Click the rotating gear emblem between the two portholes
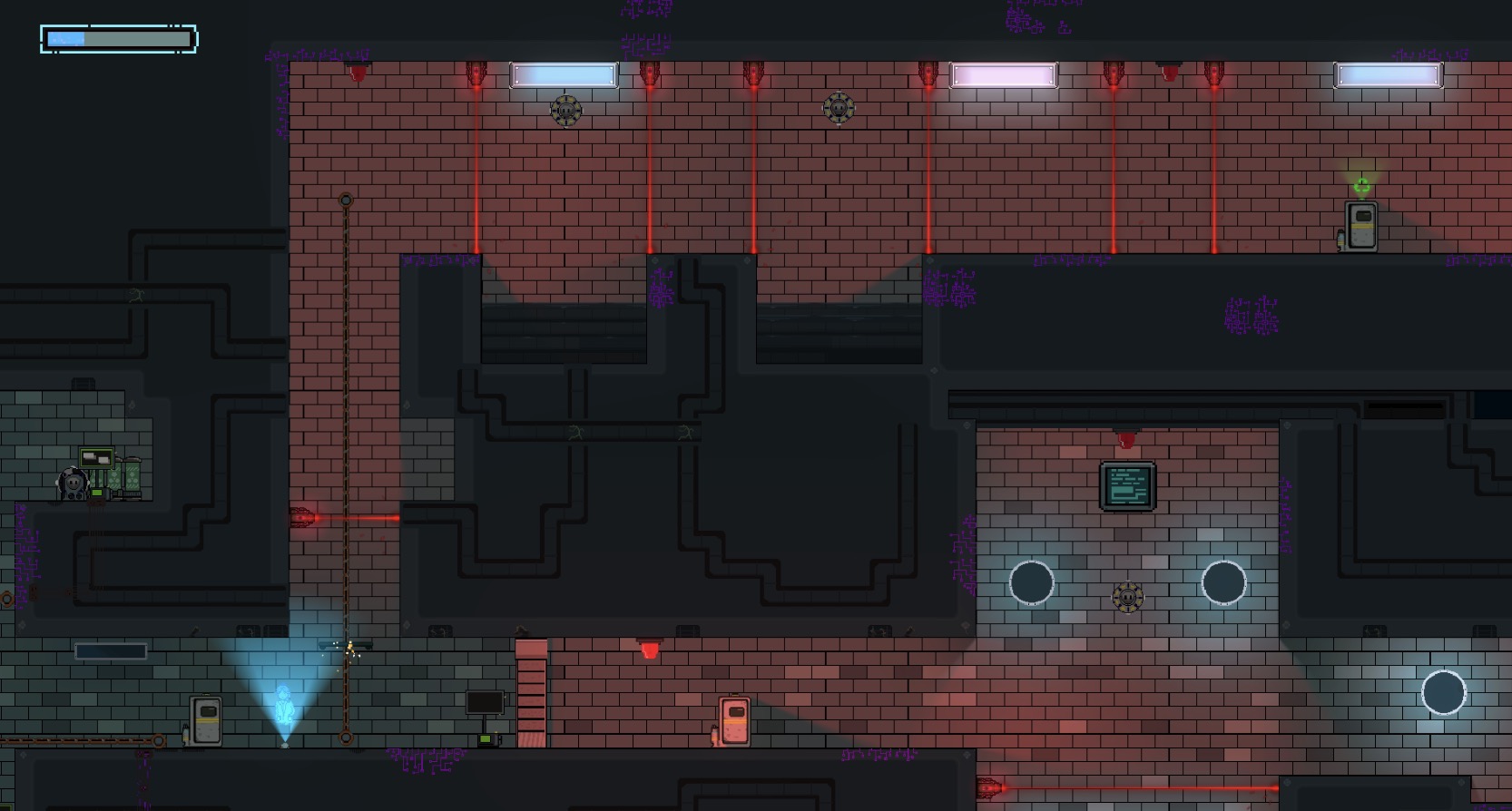 1127,596
